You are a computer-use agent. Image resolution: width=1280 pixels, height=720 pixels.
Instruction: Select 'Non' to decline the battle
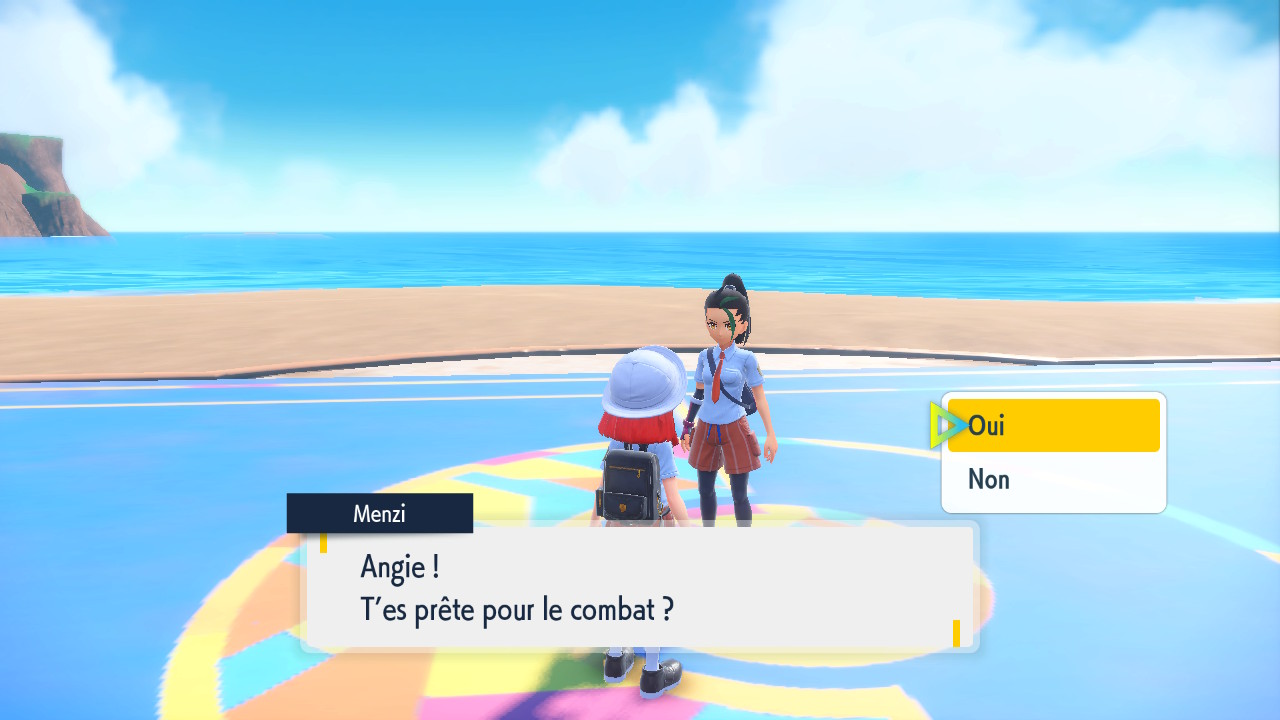click(x=1053, y=480)
